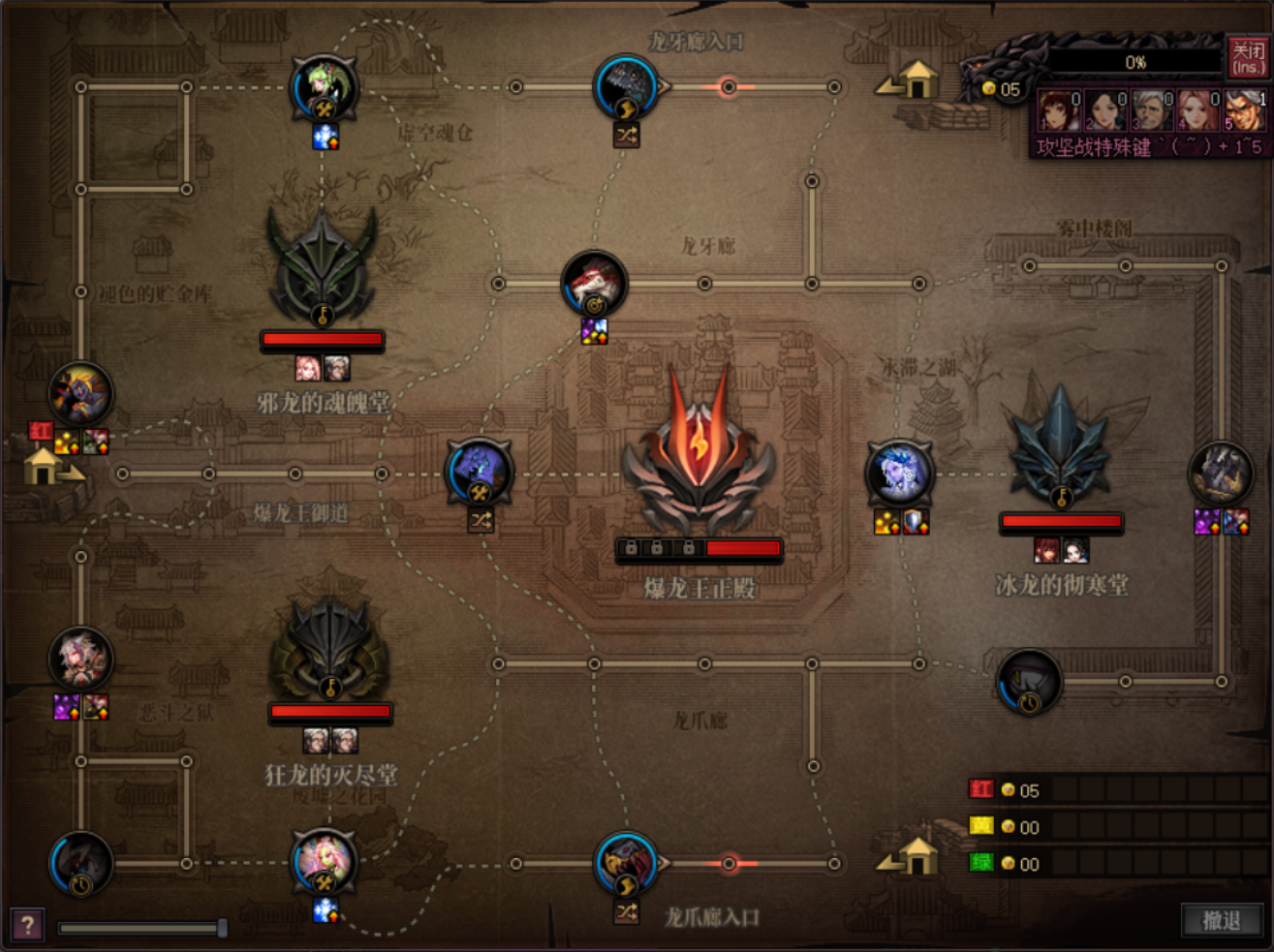This screenshot has width=1274, height=952.
Task: Adjust the bottom-left zoom slider
Action: (x=222, y=928)
